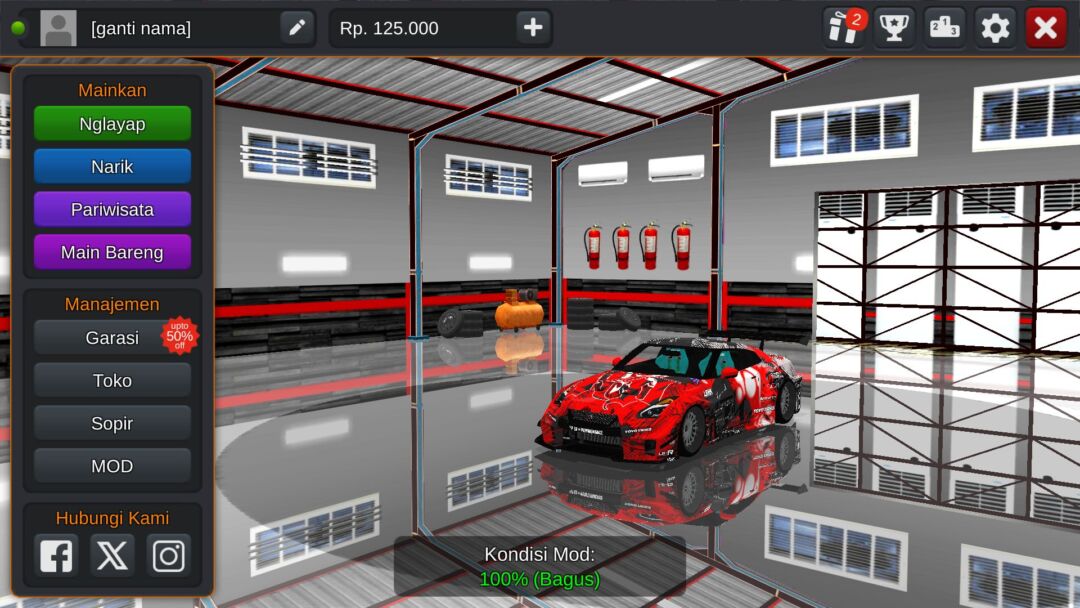
Task: View the trophy achievements
Action: [x=894, y=28]
